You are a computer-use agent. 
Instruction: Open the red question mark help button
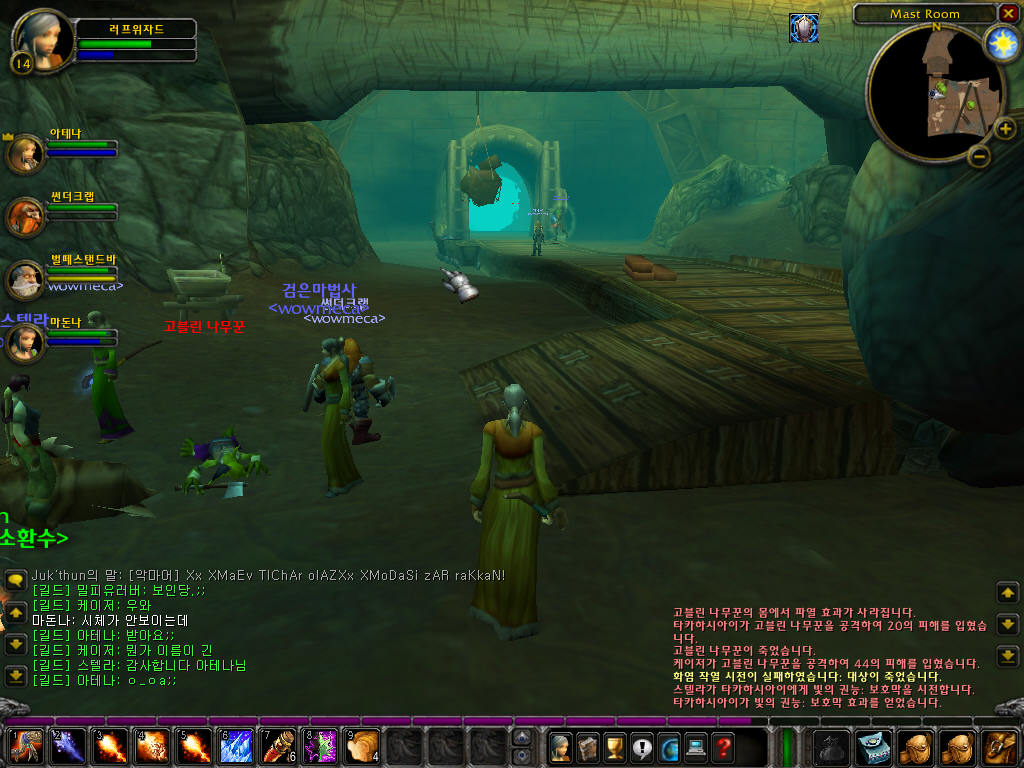pos(723,746)
